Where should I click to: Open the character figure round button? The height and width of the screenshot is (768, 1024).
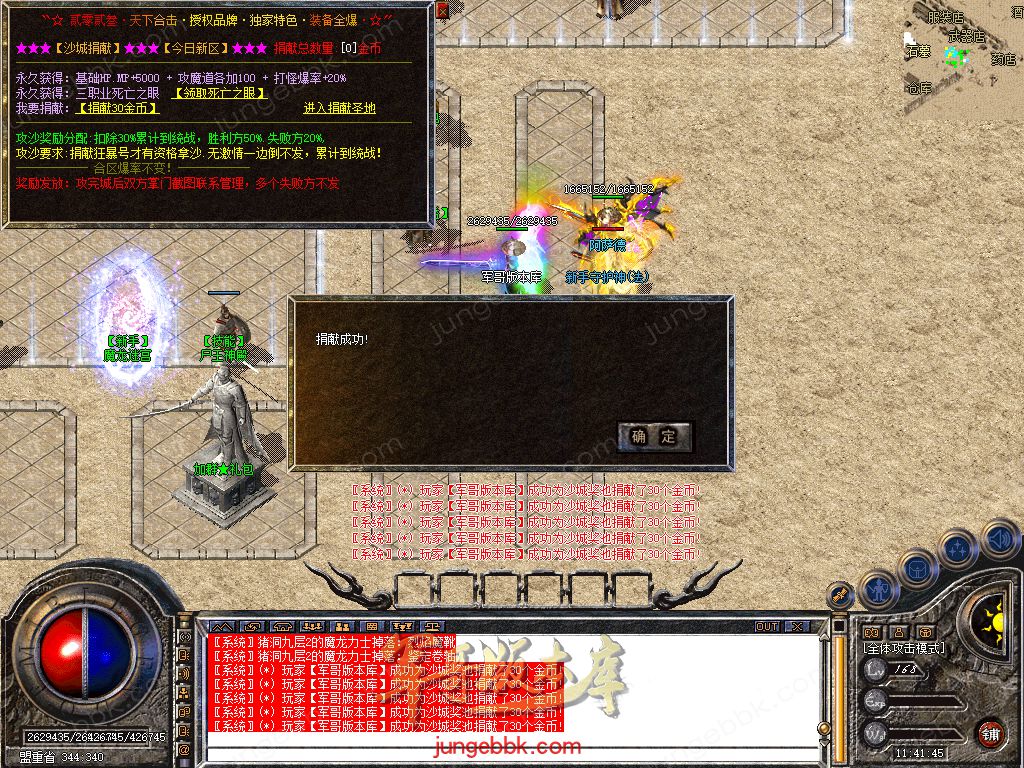[x=878, y=589]
